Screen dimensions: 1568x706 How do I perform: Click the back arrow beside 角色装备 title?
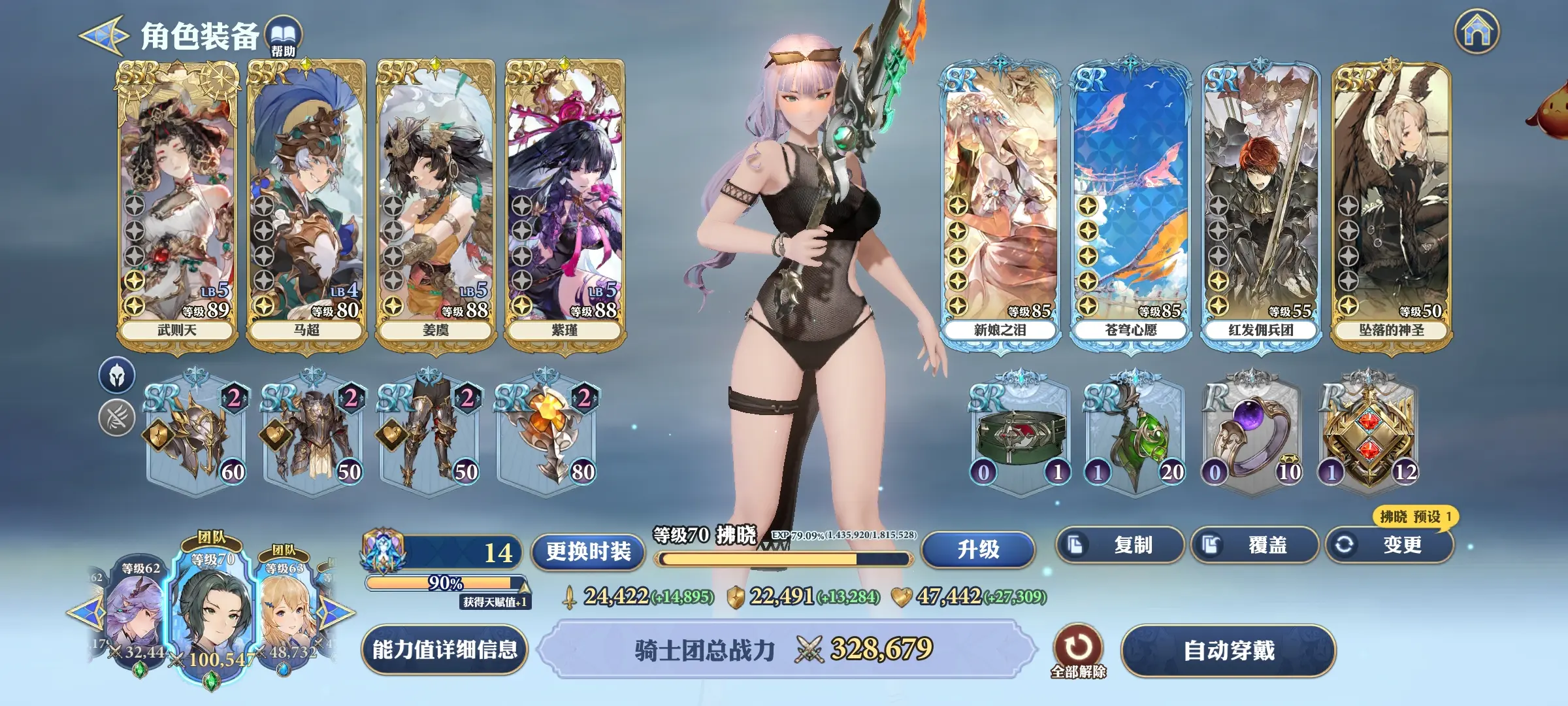[x=101, y=34]
